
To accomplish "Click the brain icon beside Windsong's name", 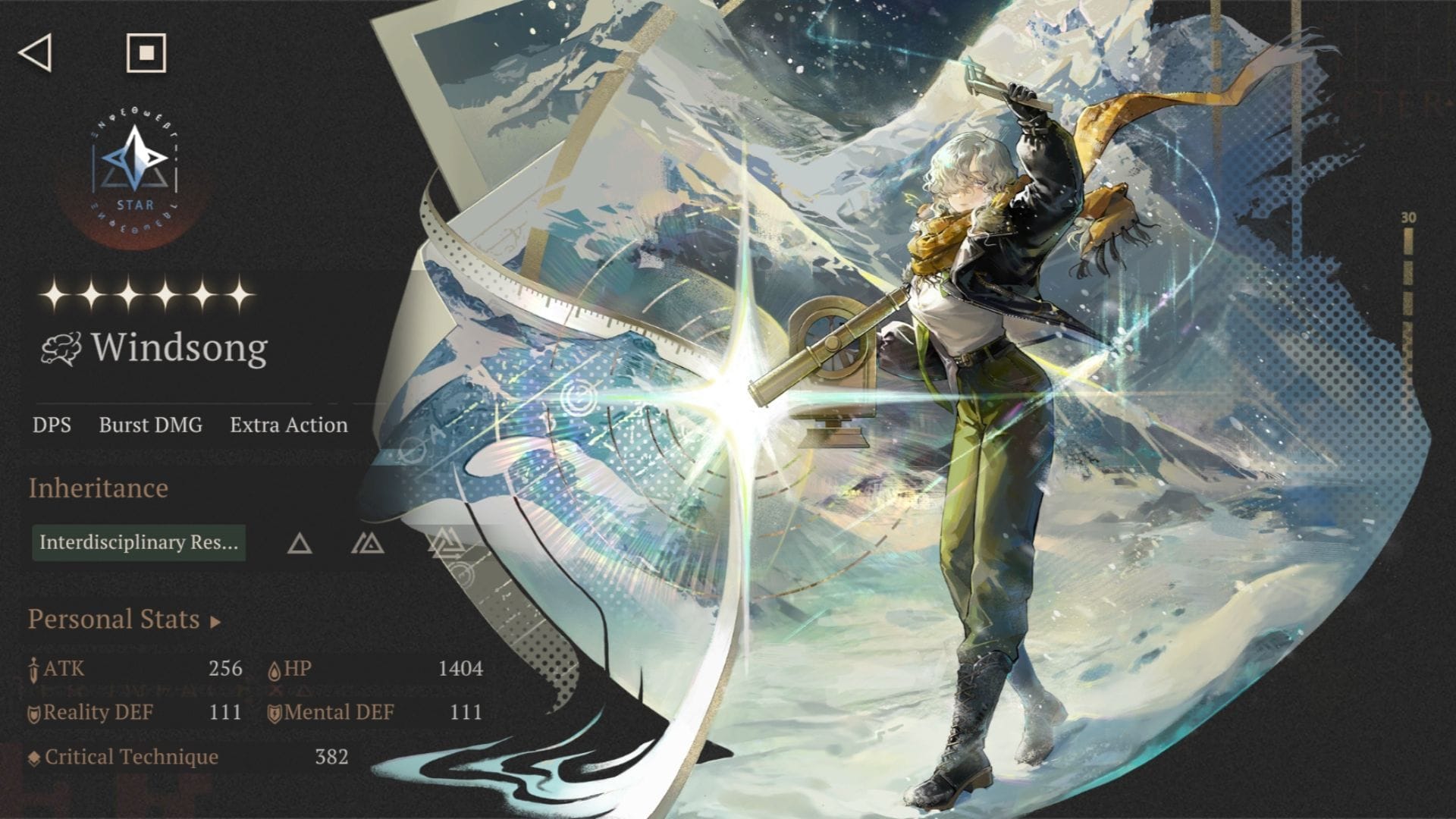I will point(60,349).
